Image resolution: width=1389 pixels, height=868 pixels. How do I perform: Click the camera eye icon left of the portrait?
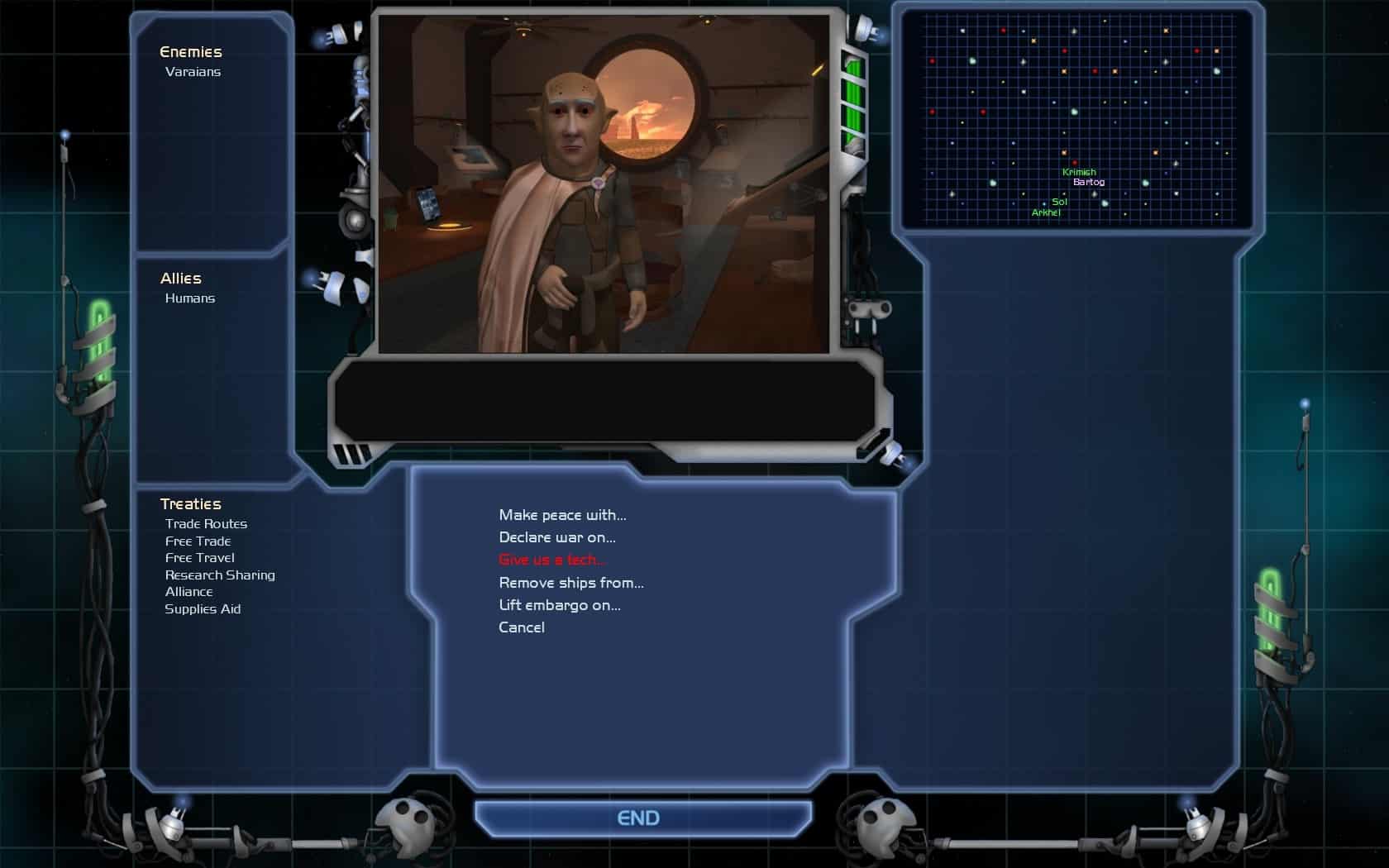(355, 222)
